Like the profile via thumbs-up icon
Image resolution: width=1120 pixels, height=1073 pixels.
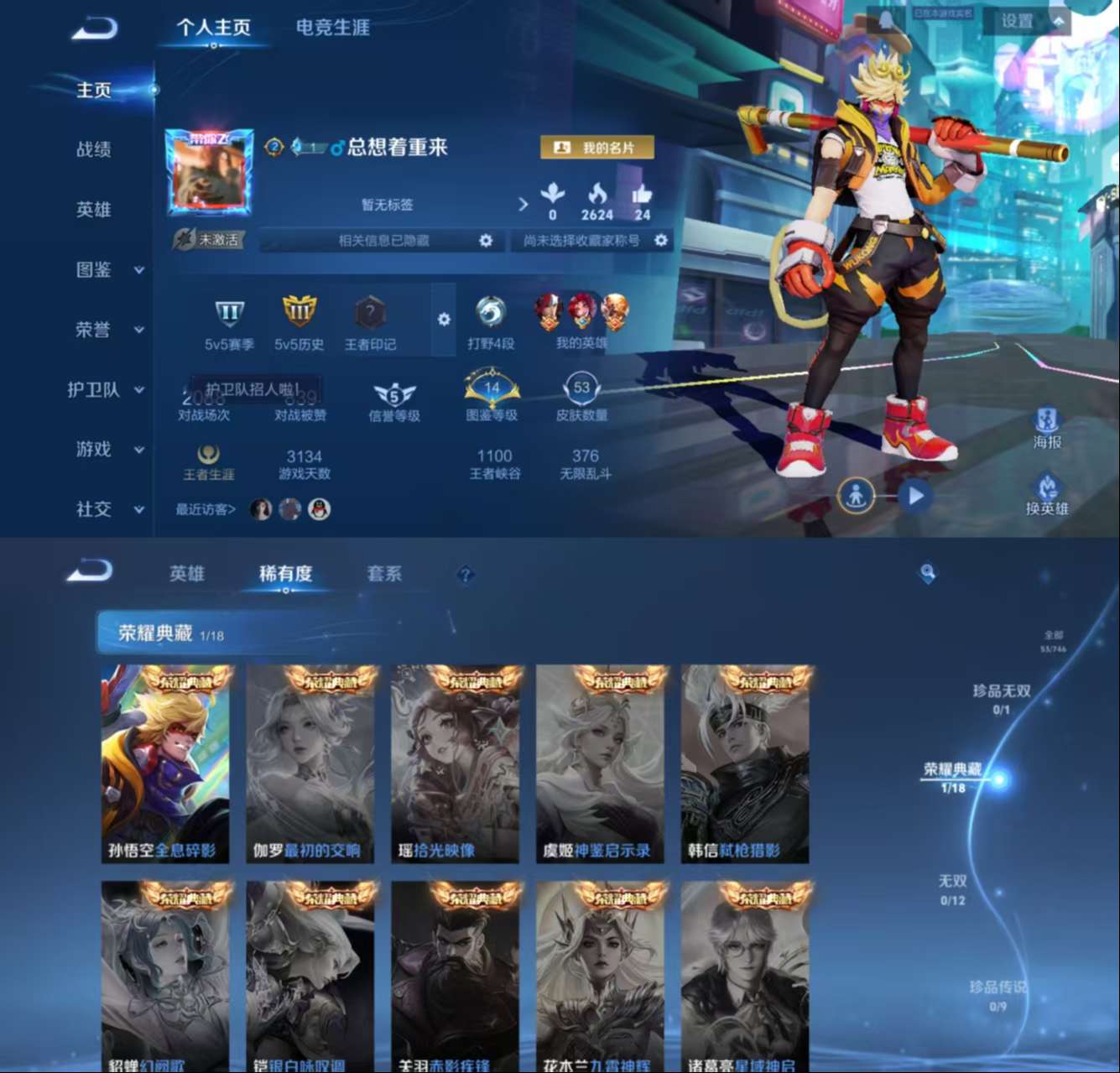pyautogui.click(x=643, y=195)
